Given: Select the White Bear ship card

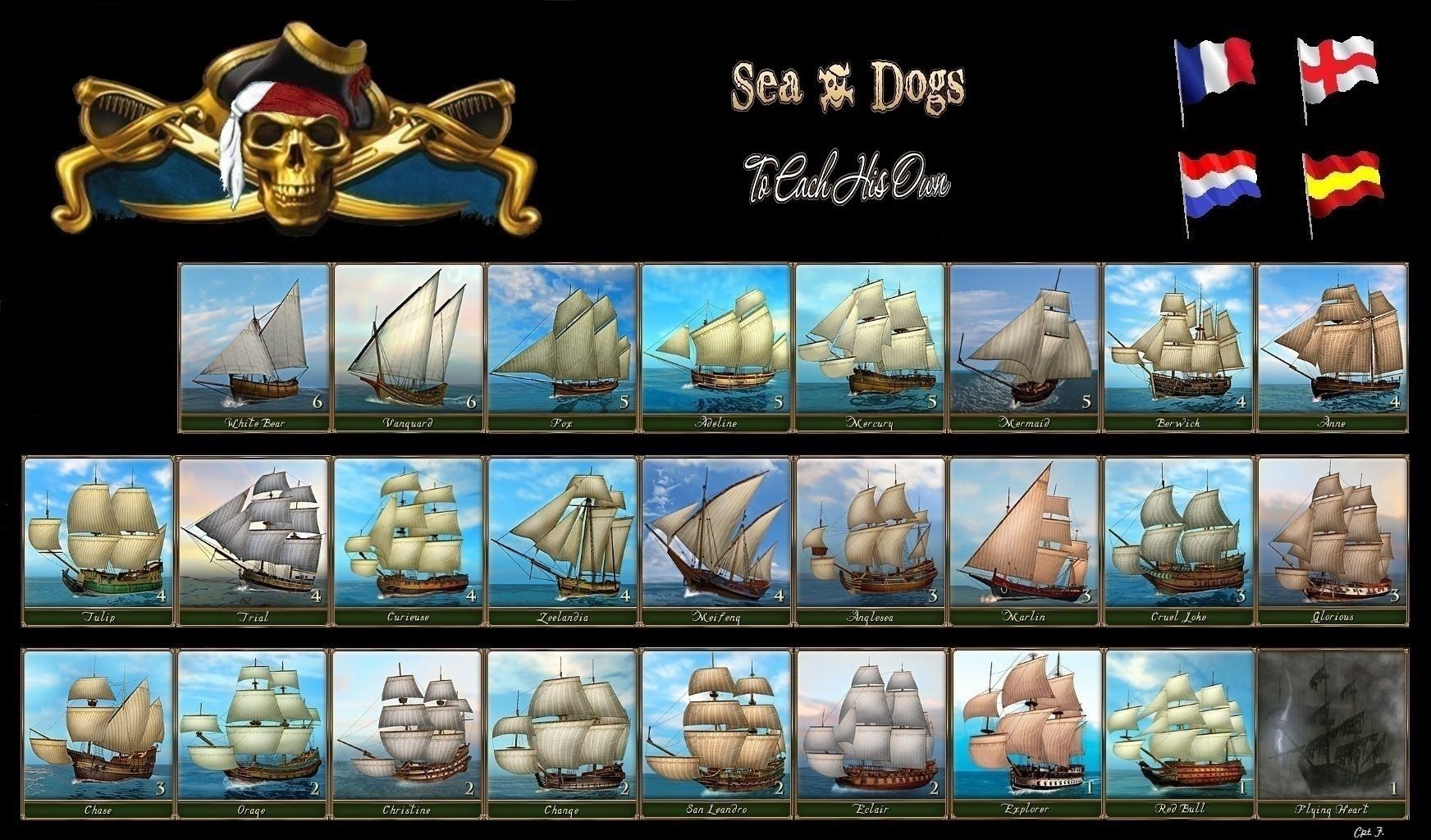Looking at the screenshot, I should click(x=254, y=346).
